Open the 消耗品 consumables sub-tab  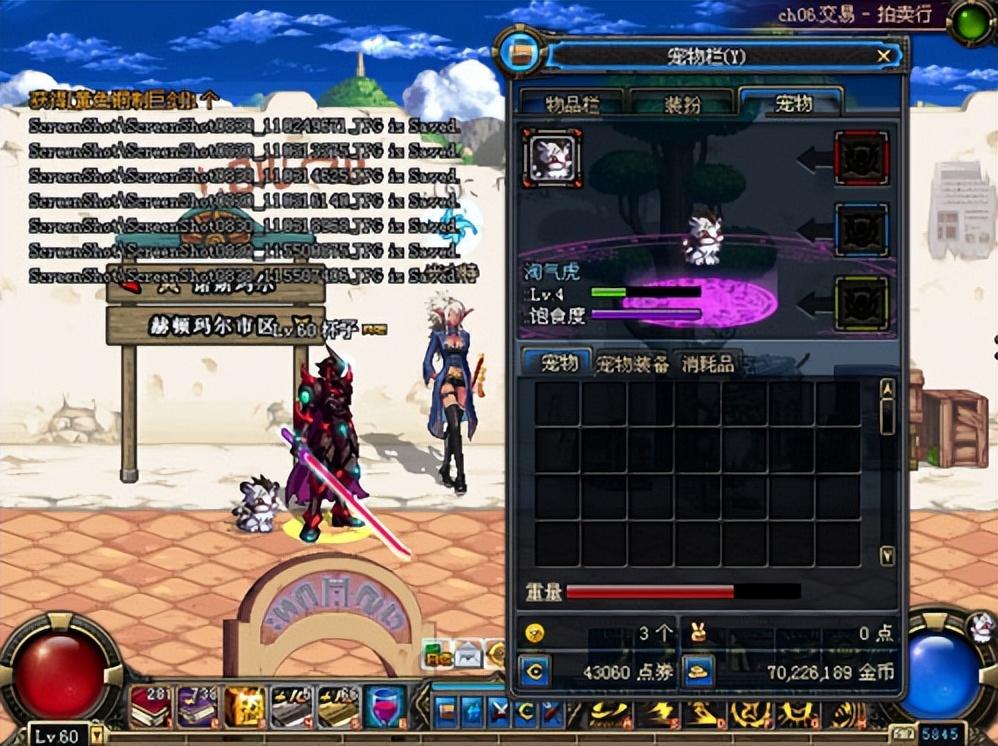707,364
